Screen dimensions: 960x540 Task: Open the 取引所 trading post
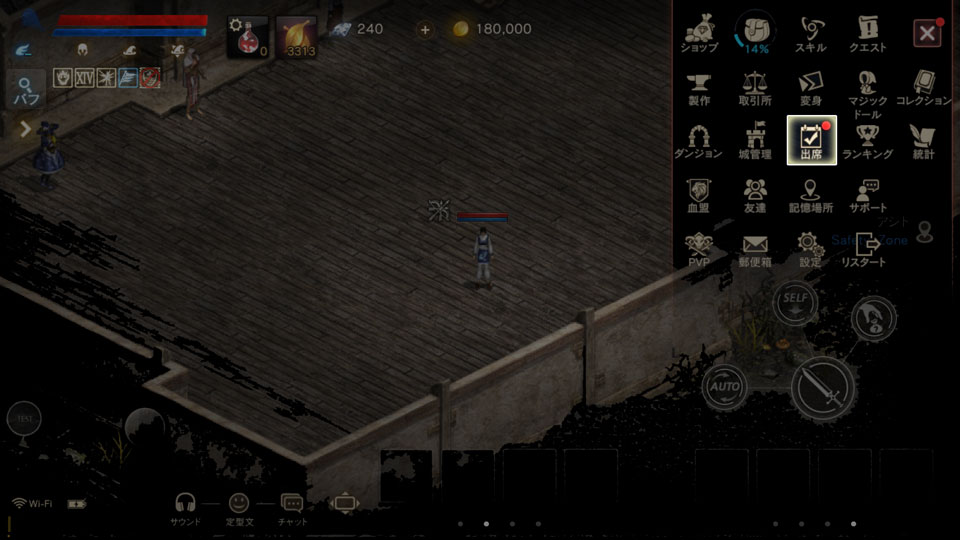tap(754, 87)
